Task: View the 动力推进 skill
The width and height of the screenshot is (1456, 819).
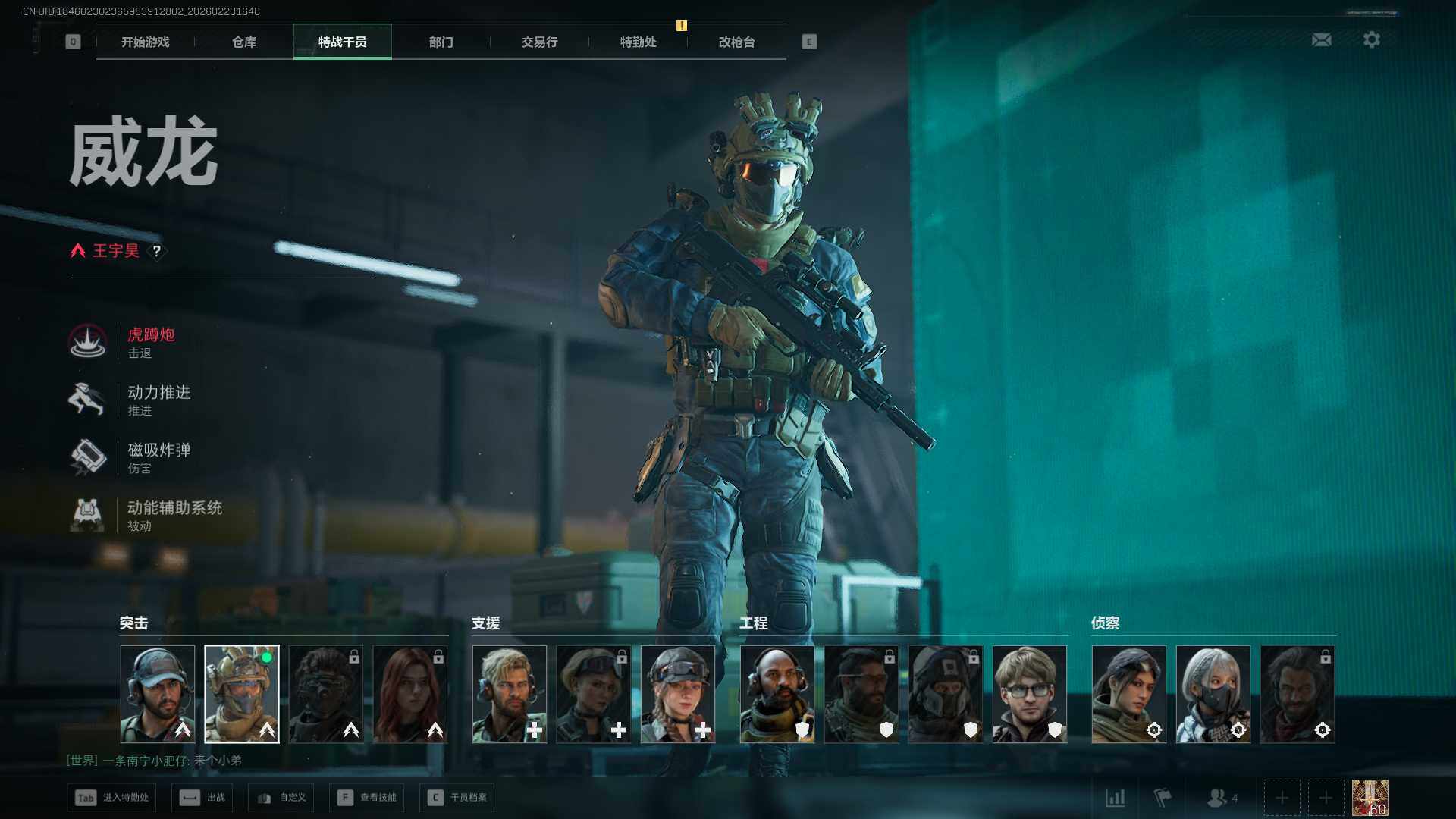Action: click(158, 400)
